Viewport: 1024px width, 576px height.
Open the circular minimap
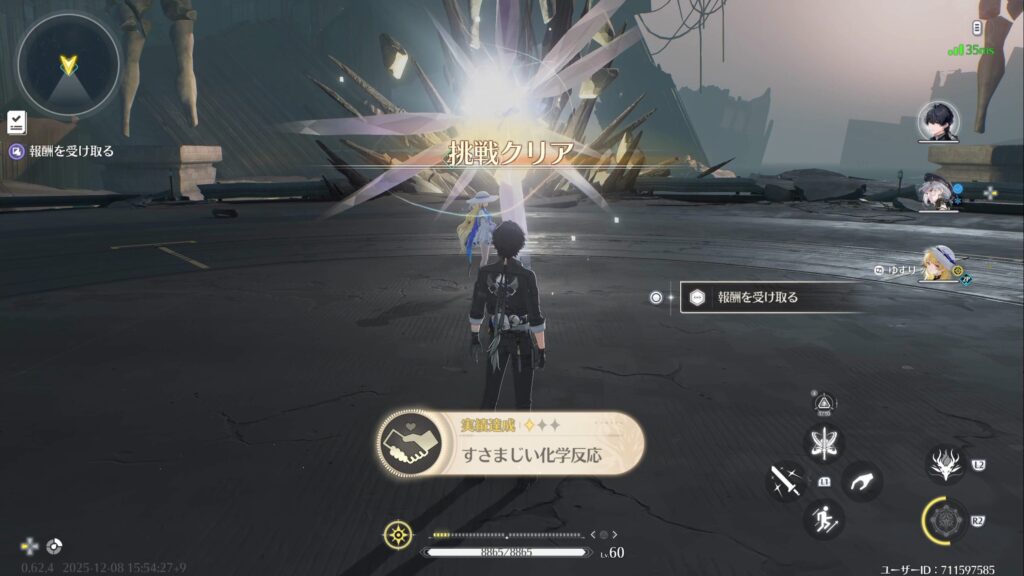click(x=68, y=66)
